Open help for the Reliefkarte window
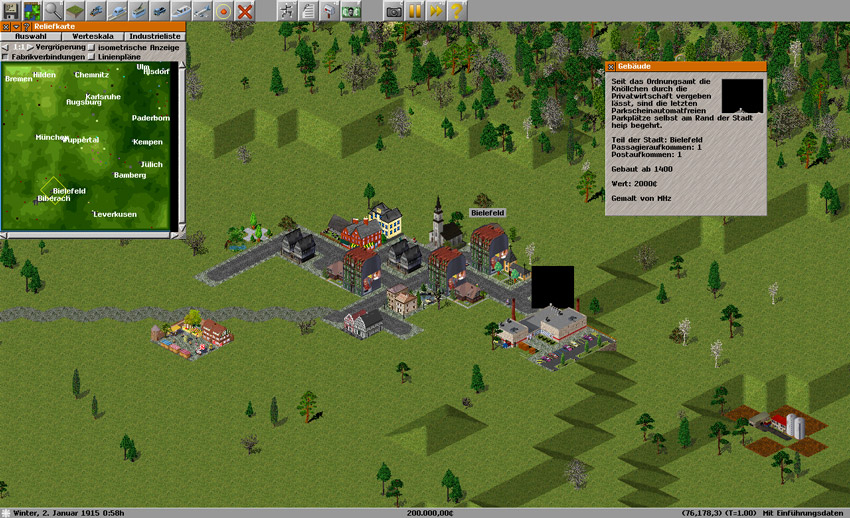The image size is (850, 518). click(x=27, y=26)
